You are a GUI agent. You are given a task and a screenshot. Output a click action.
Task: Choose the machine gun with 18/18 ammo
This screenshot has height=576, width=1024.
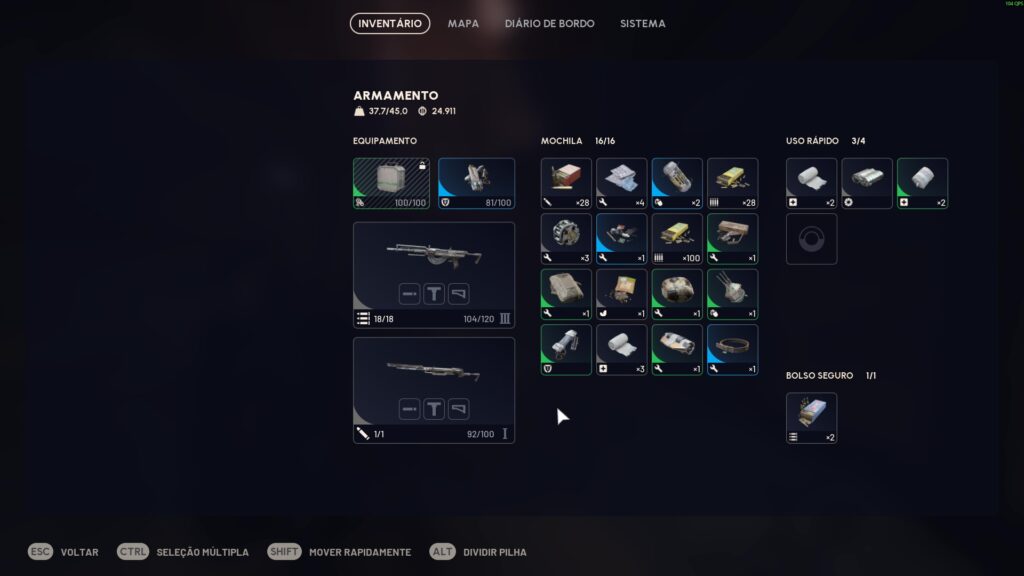point(434,275)
